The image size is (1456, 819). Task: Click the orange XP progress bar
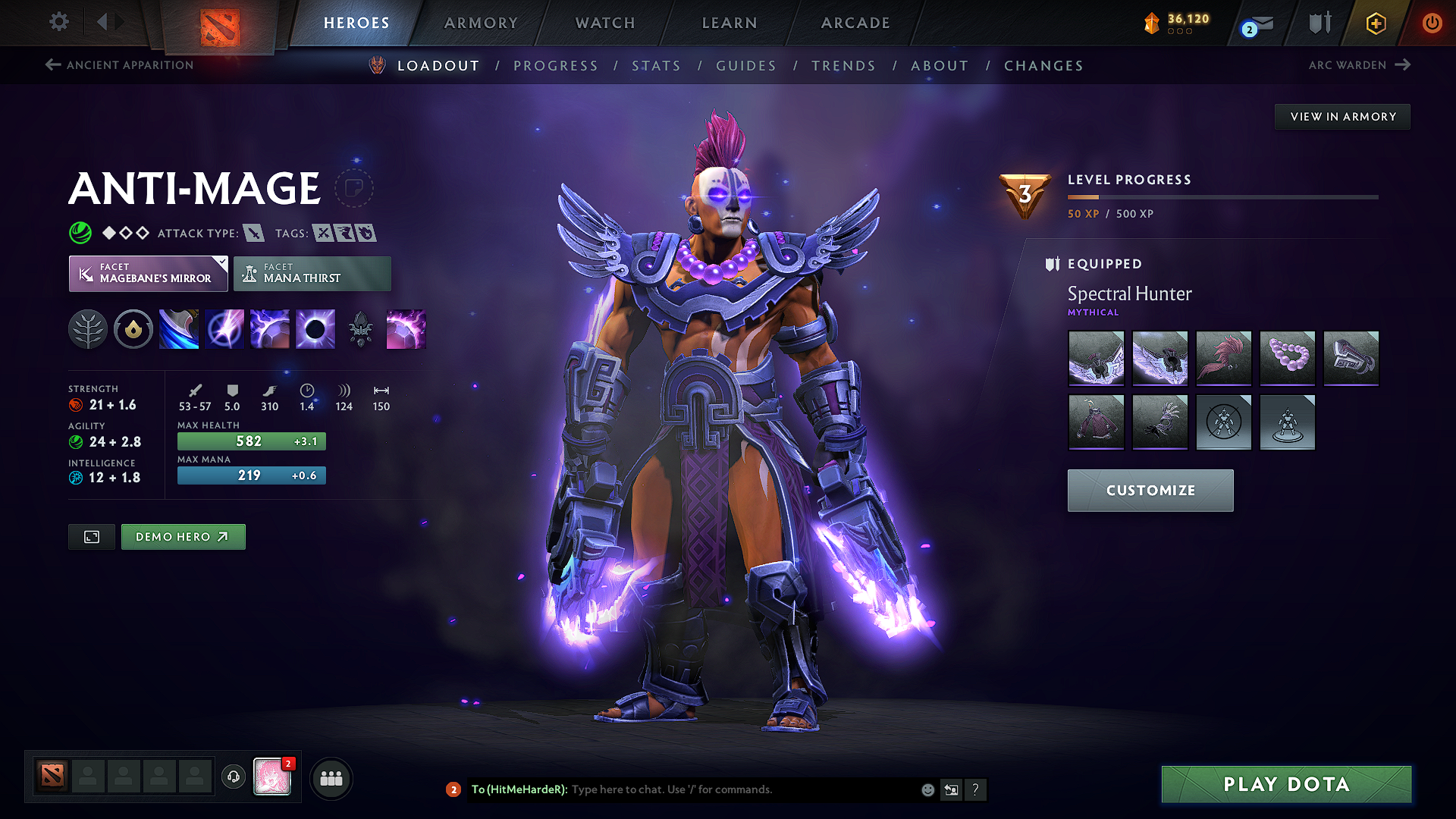coord(1084,197)
